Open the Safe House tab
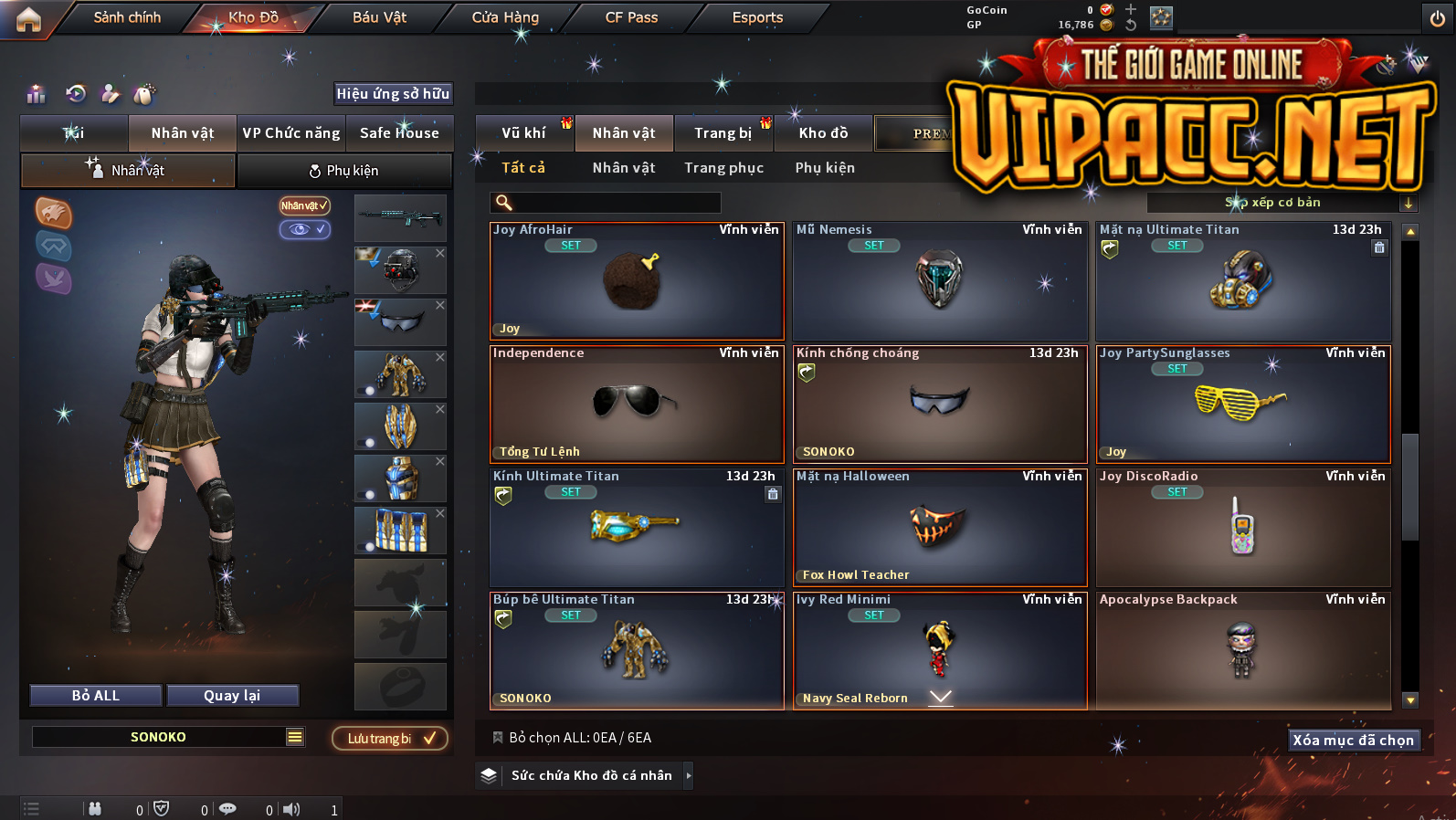The image size is (1456, 820). tap(399, 133)
